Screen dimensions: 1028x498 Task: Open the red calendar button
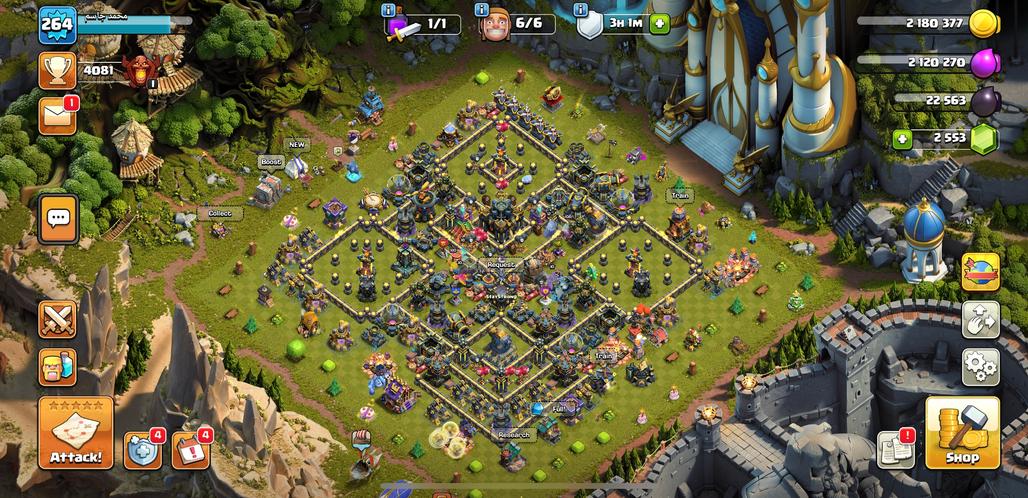coord(190,450)
